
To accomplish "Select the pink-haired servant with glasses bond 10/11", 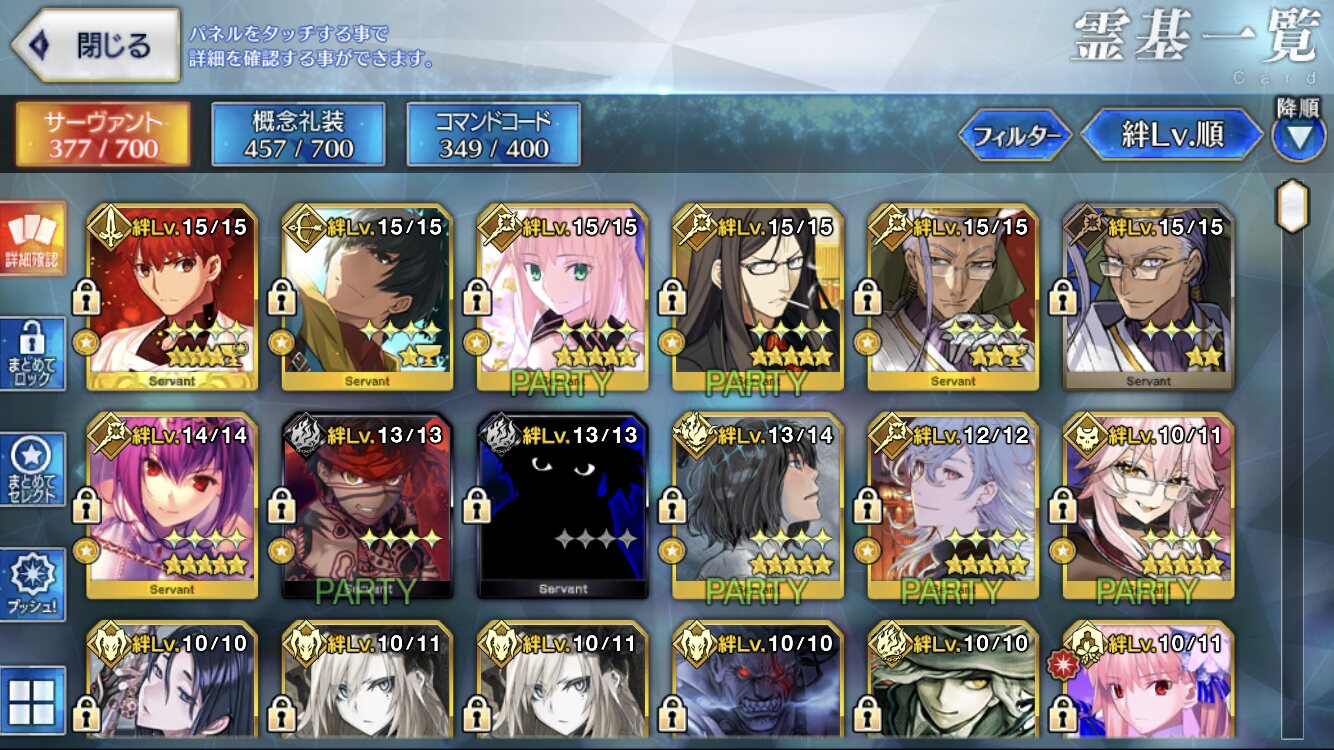I will click(1148, 506).
